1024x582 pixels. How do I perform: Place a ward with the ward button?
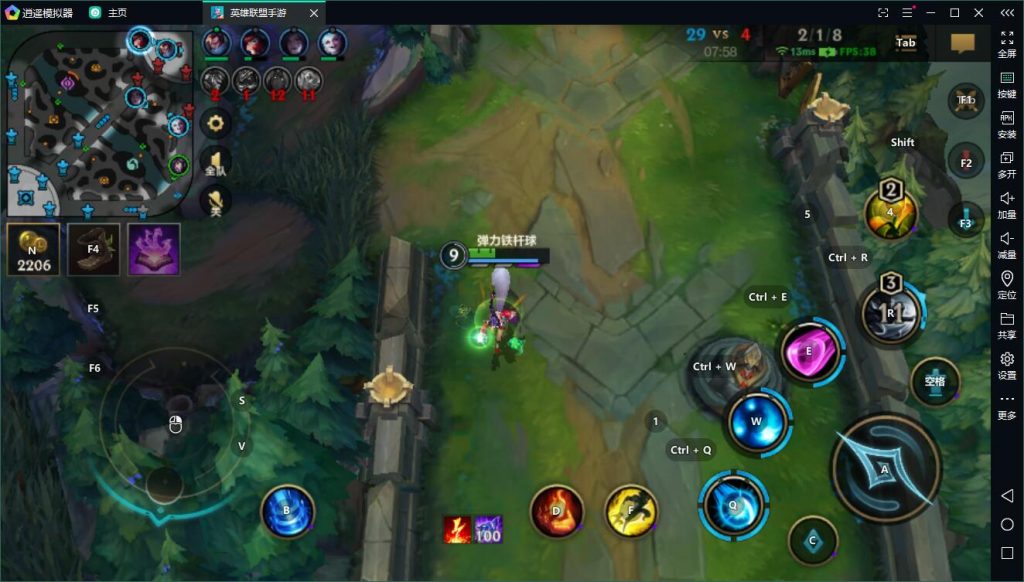coord(935,382)
